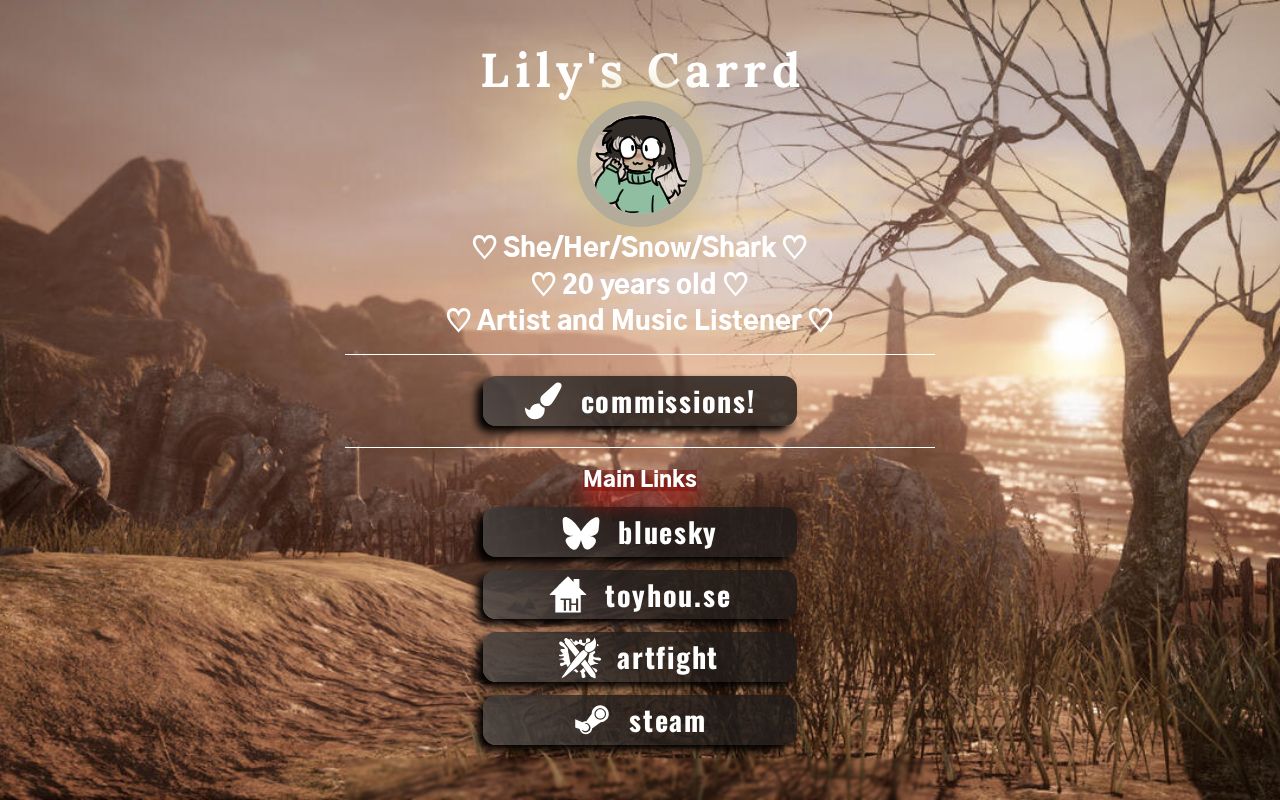
Task: Launch the steam profile link
Action: pyautogui.click(x=640, y=721)
